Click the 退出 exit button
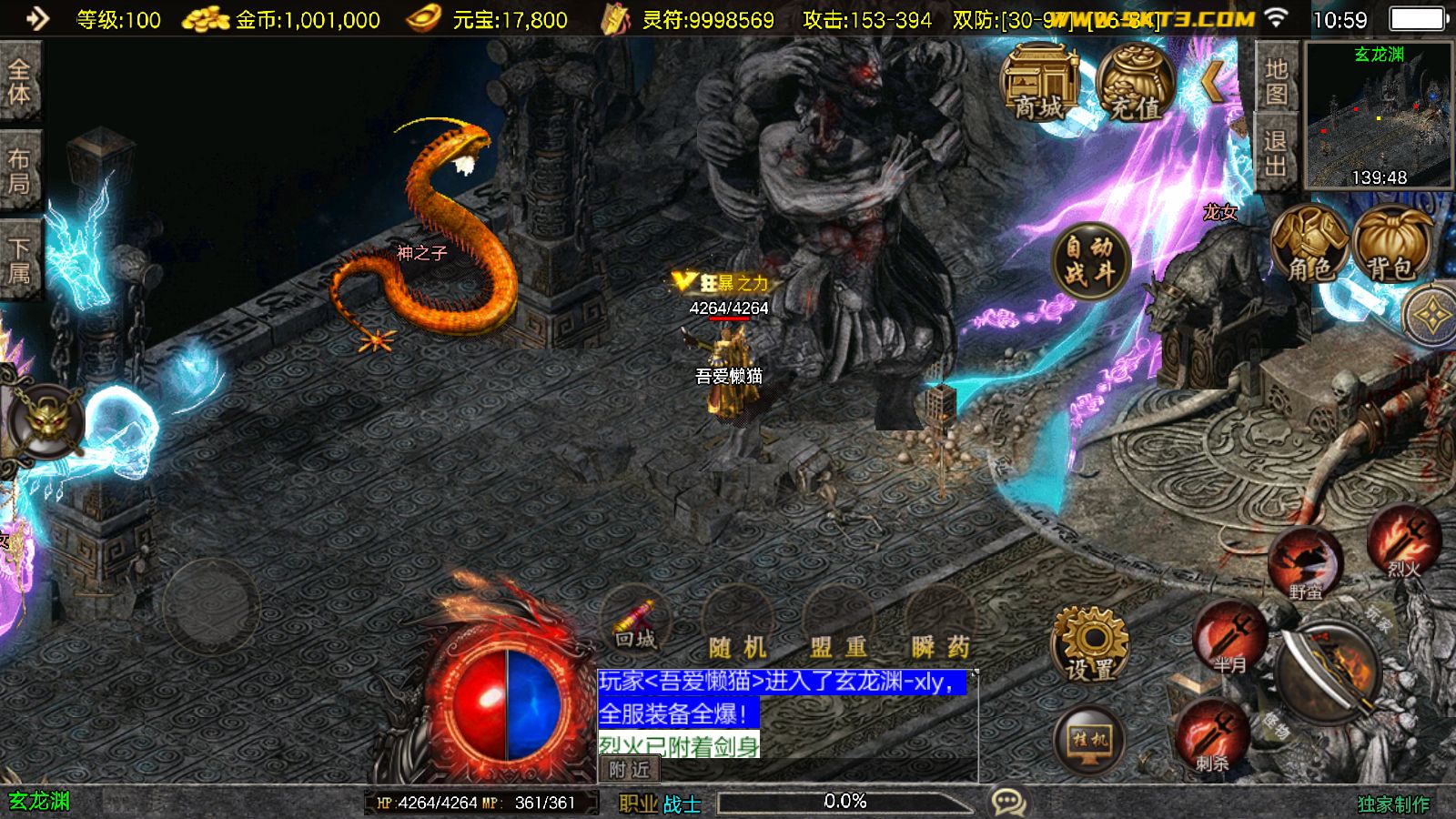This screenshot has width=1456, height=819. pyautogui.click(x=1275, y=152)
